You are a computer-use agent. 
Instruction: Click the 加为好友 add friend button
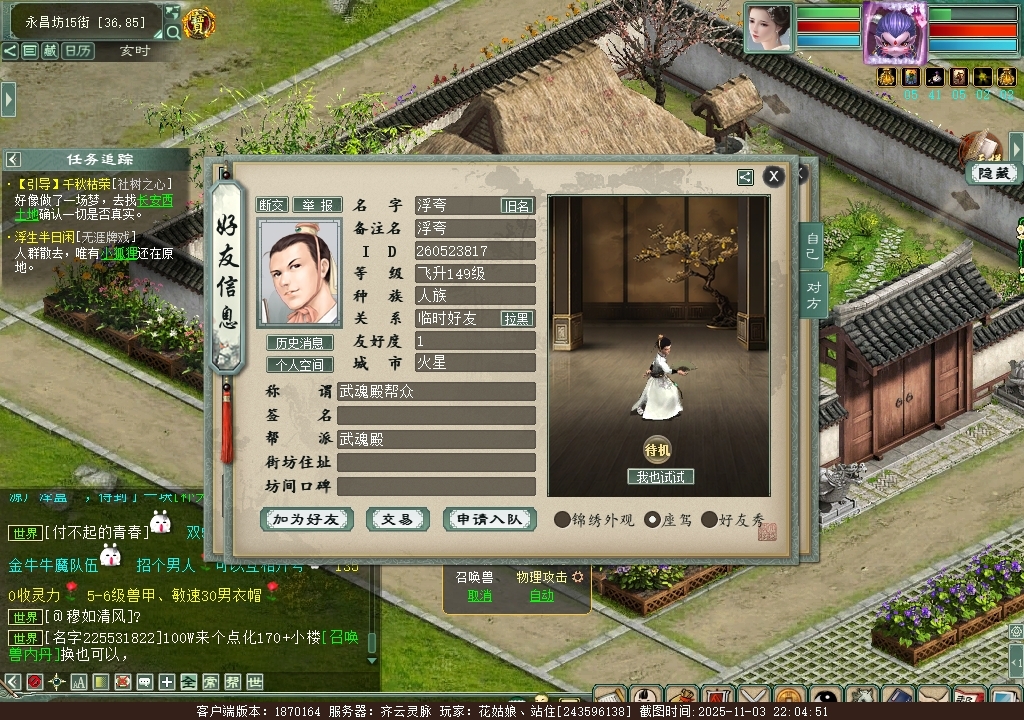click(306, 519)
